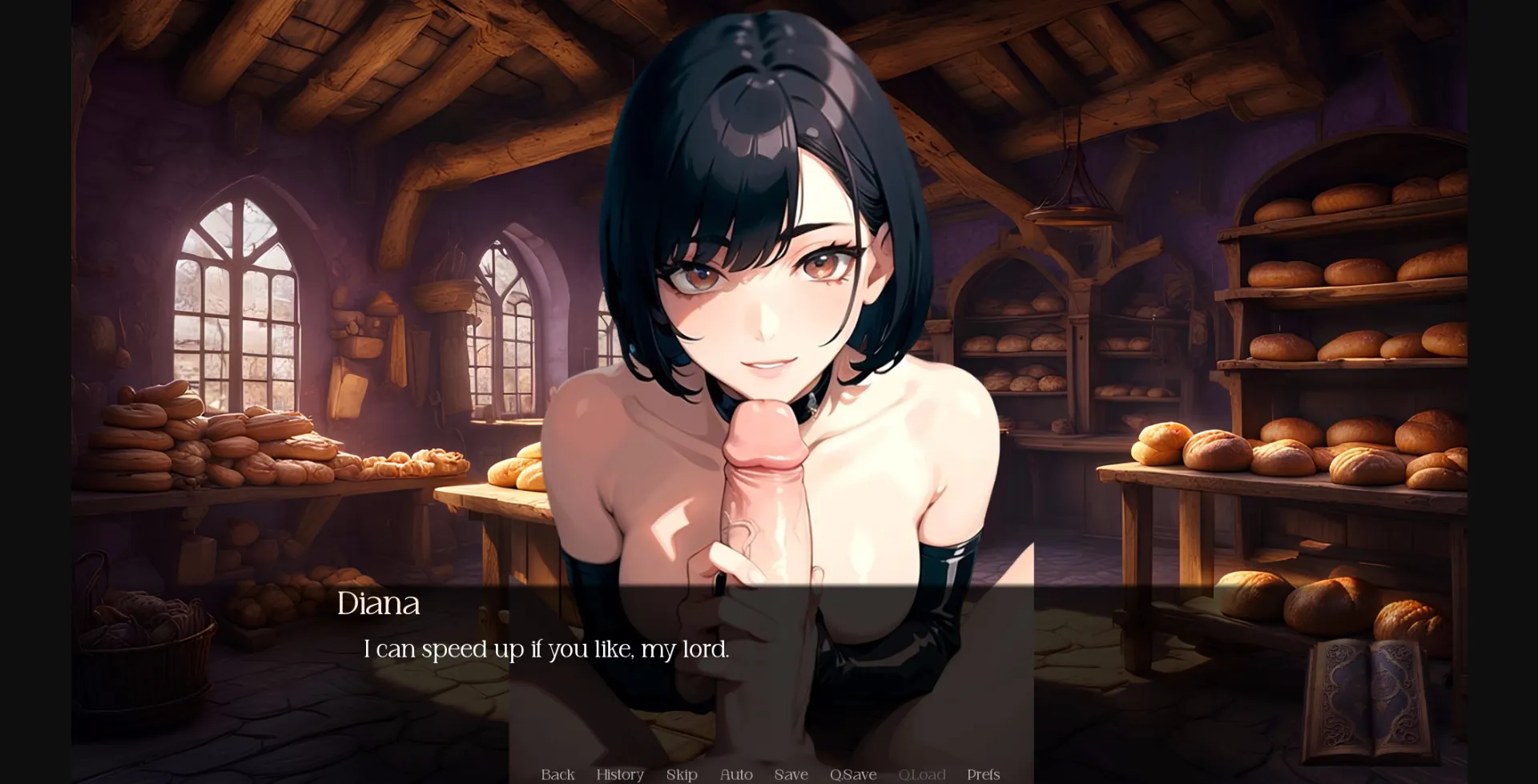1538x784 pixels.
Task: Toggle Auto-advance reading mode
Action: coord(735,774)
